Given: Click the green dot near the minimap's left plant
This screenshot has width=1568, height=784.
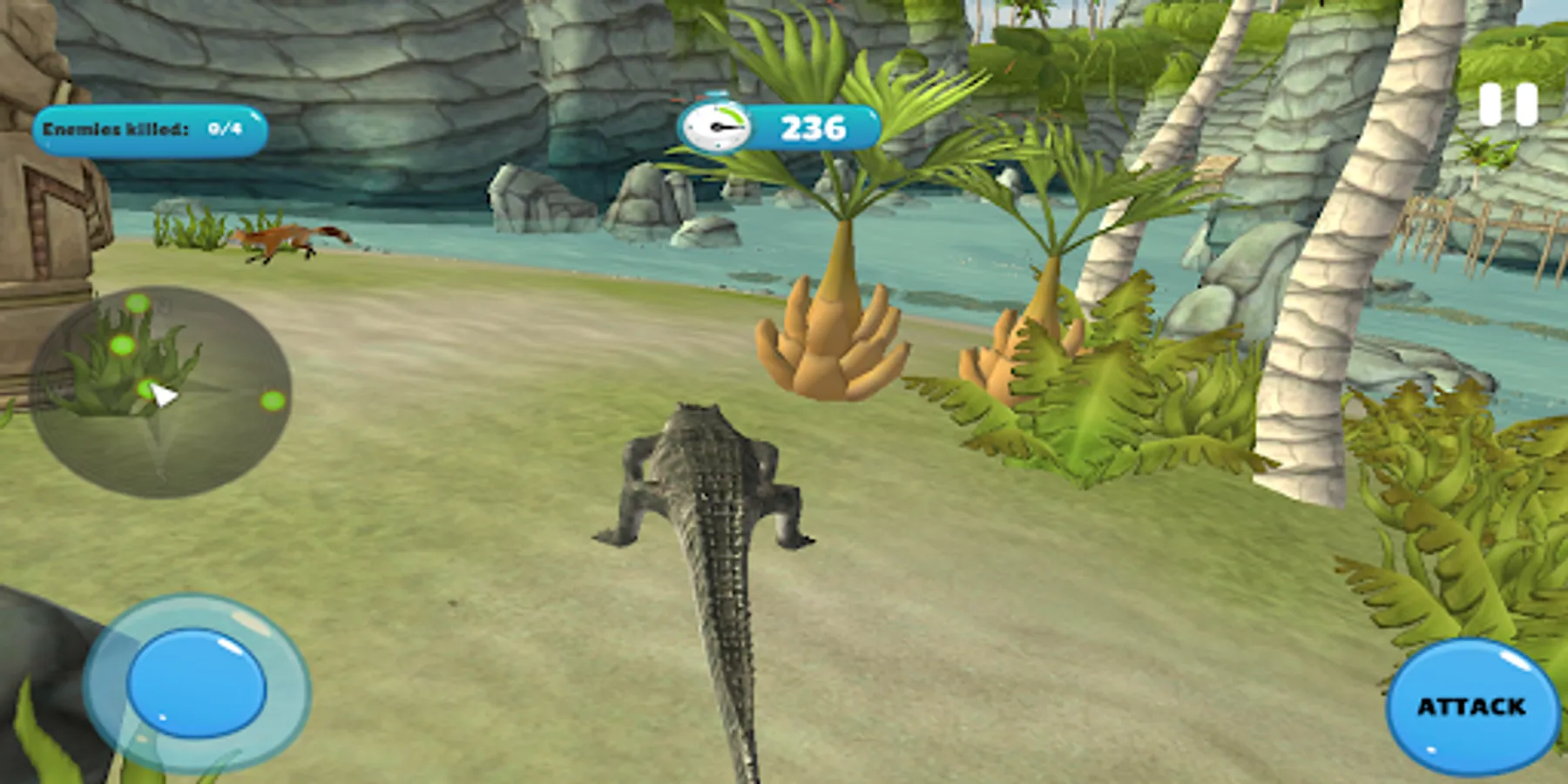Looking at the screenshot, I should (122, 345).
